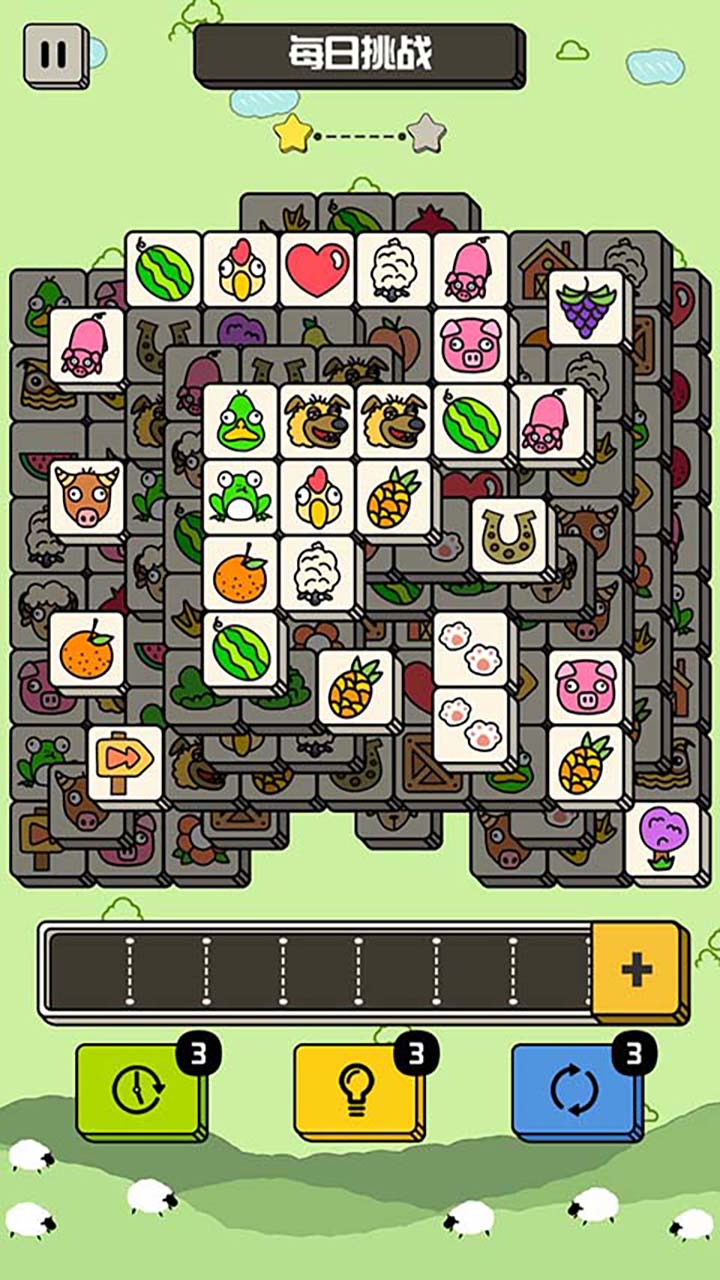The width and height of the screenshot is (720, 1280).
Task: Choose the green frog tile
Action: 240,497
